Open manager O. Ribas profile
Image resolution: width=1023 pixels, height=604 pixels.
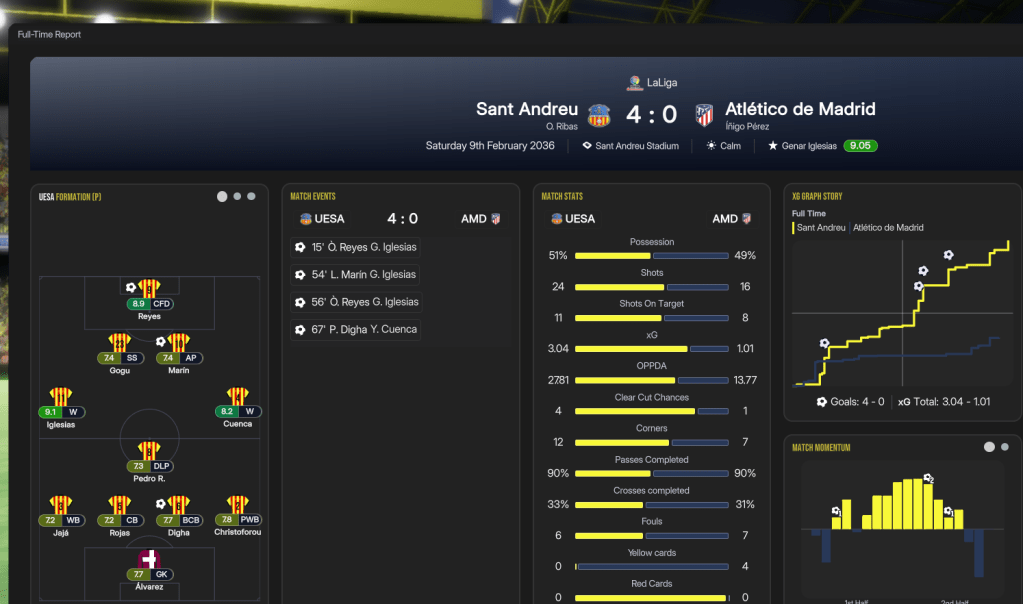pyautogui.click(x=562, y=127)
